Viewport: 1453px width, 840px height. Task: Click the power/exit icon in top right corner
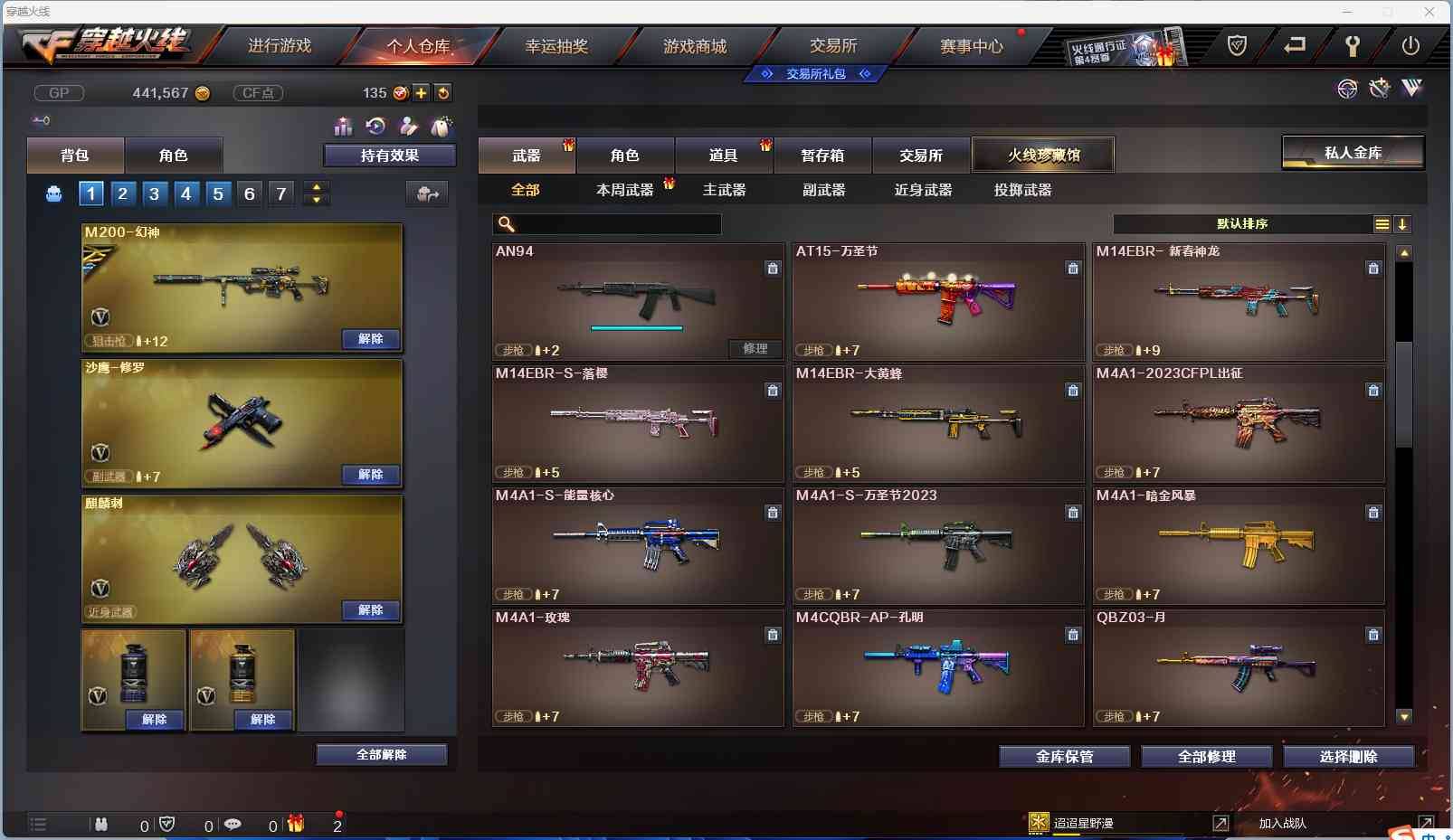(1411, 45)
